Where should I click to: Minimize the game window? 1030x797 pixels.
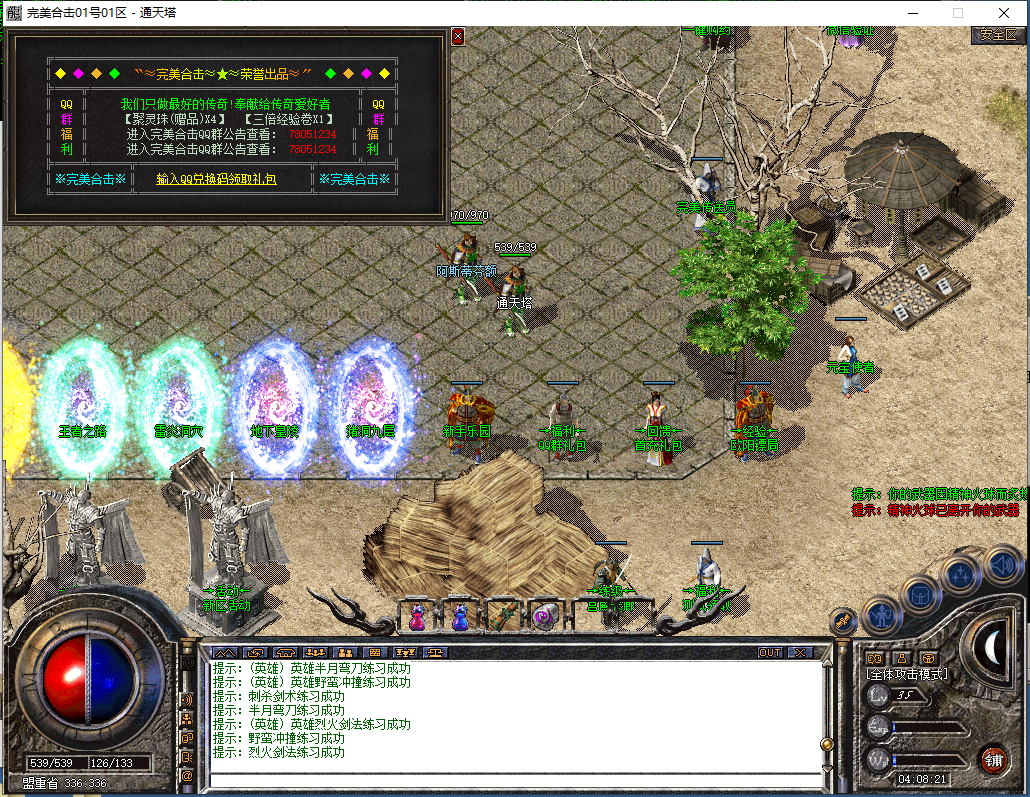(911, 13)
